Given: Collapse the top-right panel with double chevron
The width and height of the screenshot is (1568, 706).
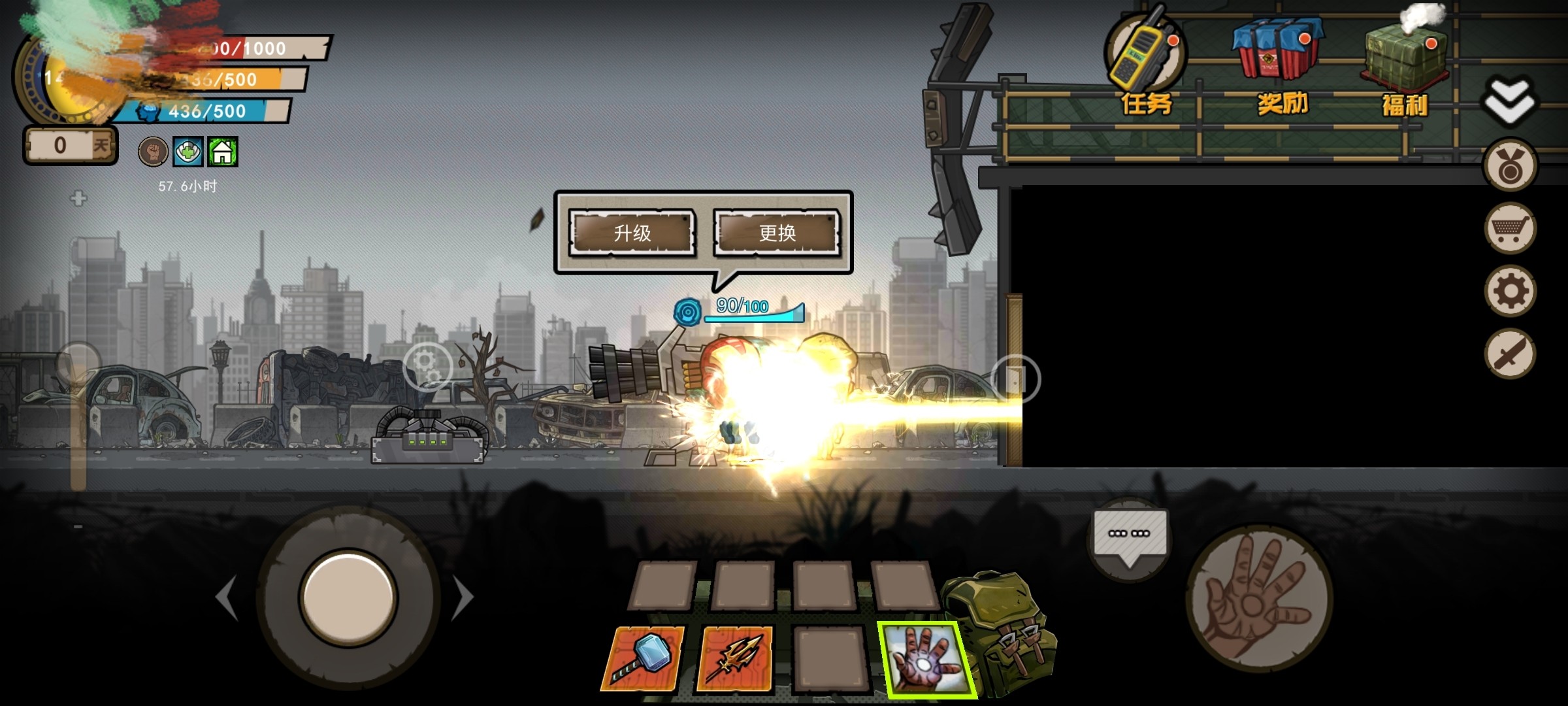Looking at the screenshot, I should (x=1510, y=98).
